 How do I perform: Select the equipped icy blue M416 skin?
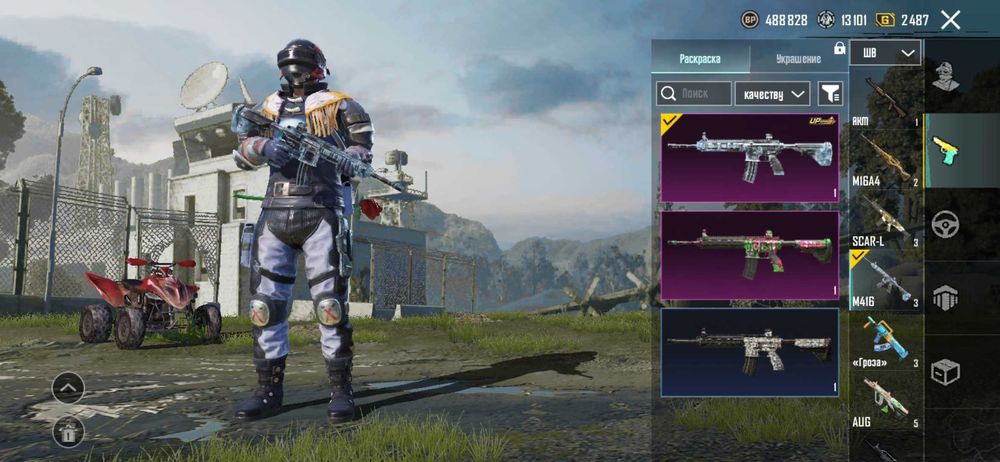point(749,157)
